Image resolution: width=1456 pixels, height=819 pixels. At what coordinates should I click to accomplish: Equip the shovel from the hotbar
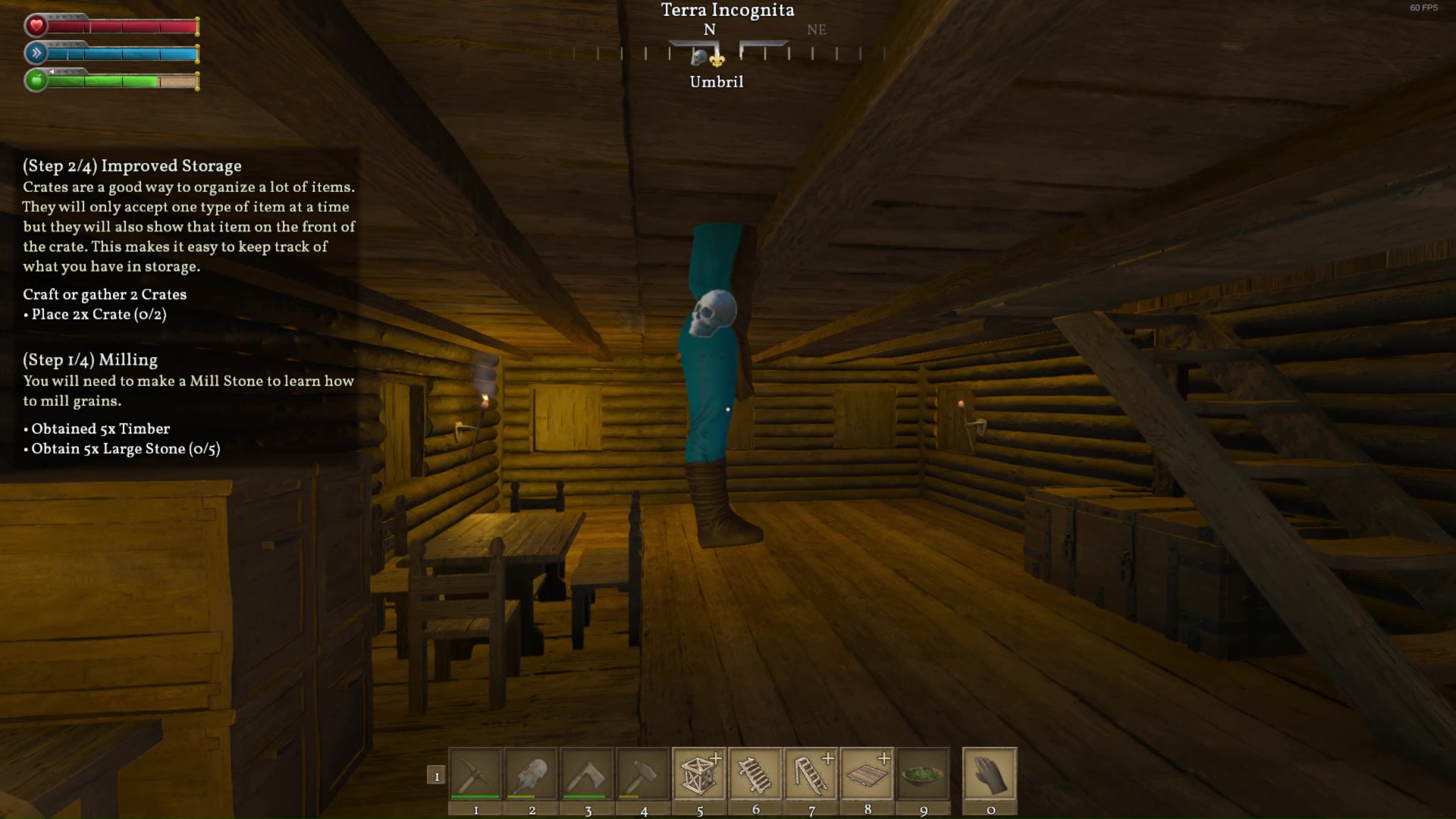pyautogui.click(x=532, y=774)
